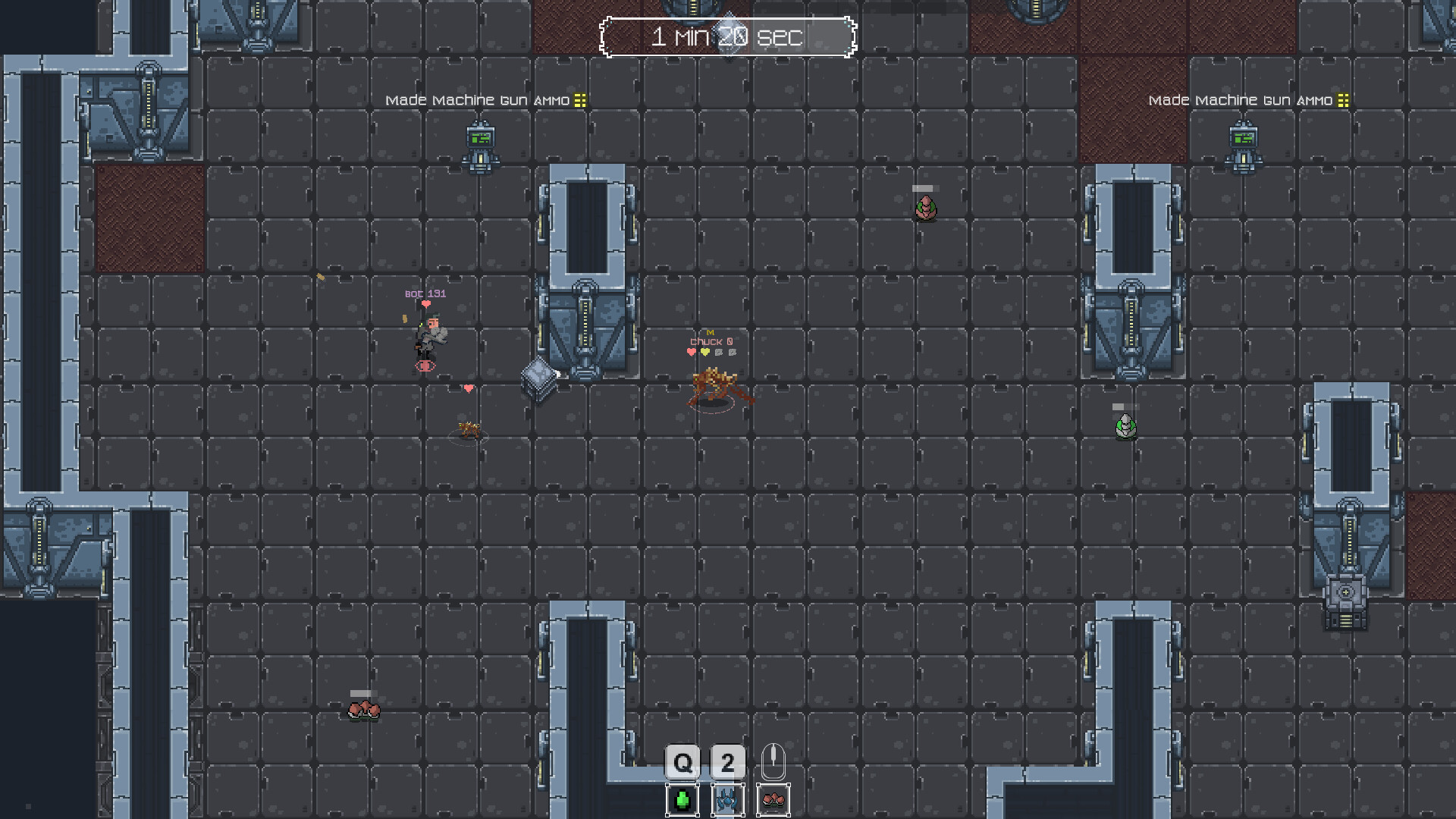The height and width of the screenshot is (819, 1456).
Task: Select the boots item in the mouse slot
Action: [x=774, y=799]
